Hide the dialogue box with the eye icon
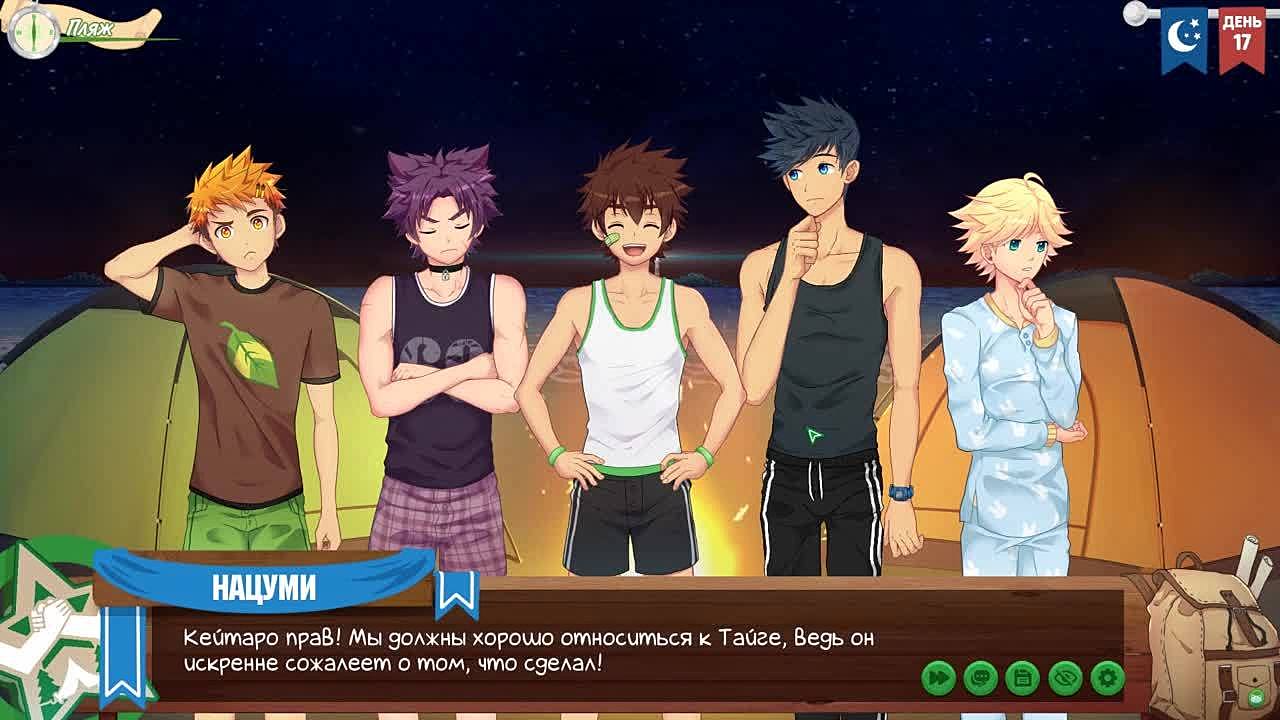 (1065, 678)
